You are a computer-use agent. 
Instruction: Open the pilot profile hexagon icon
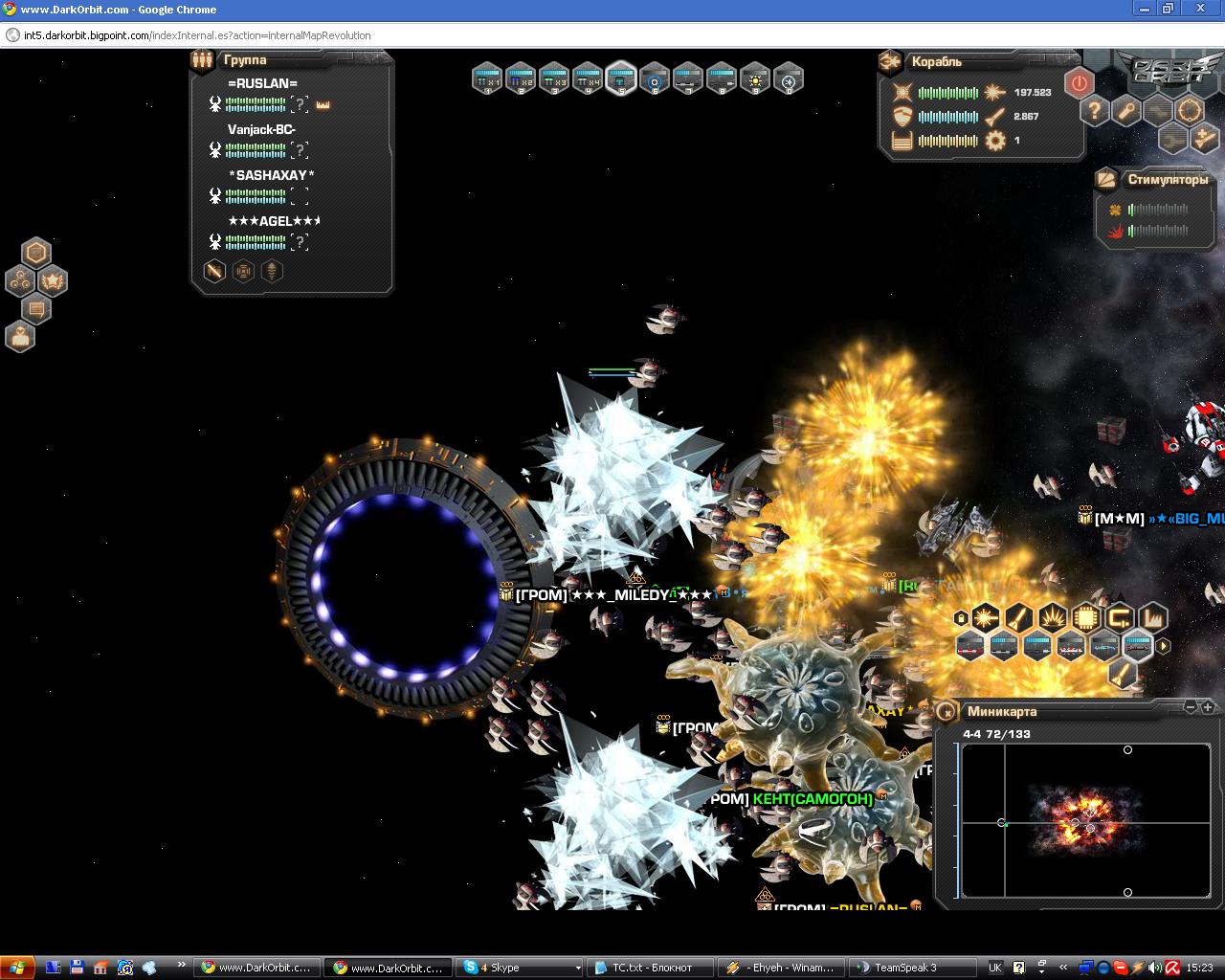coord(20,337)
